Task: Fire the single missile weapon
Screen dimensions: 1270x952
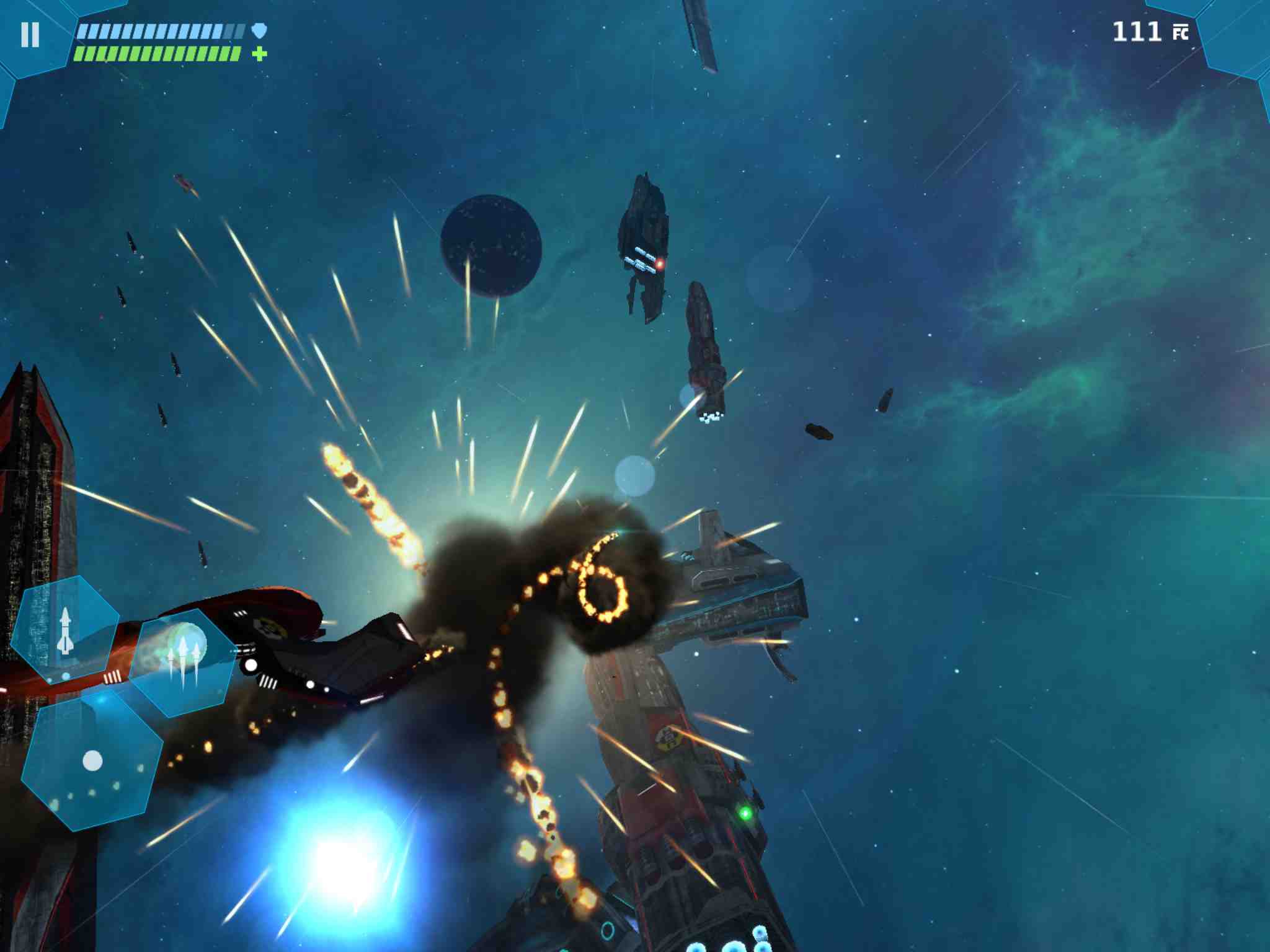Action: click(x=65, y=630)
